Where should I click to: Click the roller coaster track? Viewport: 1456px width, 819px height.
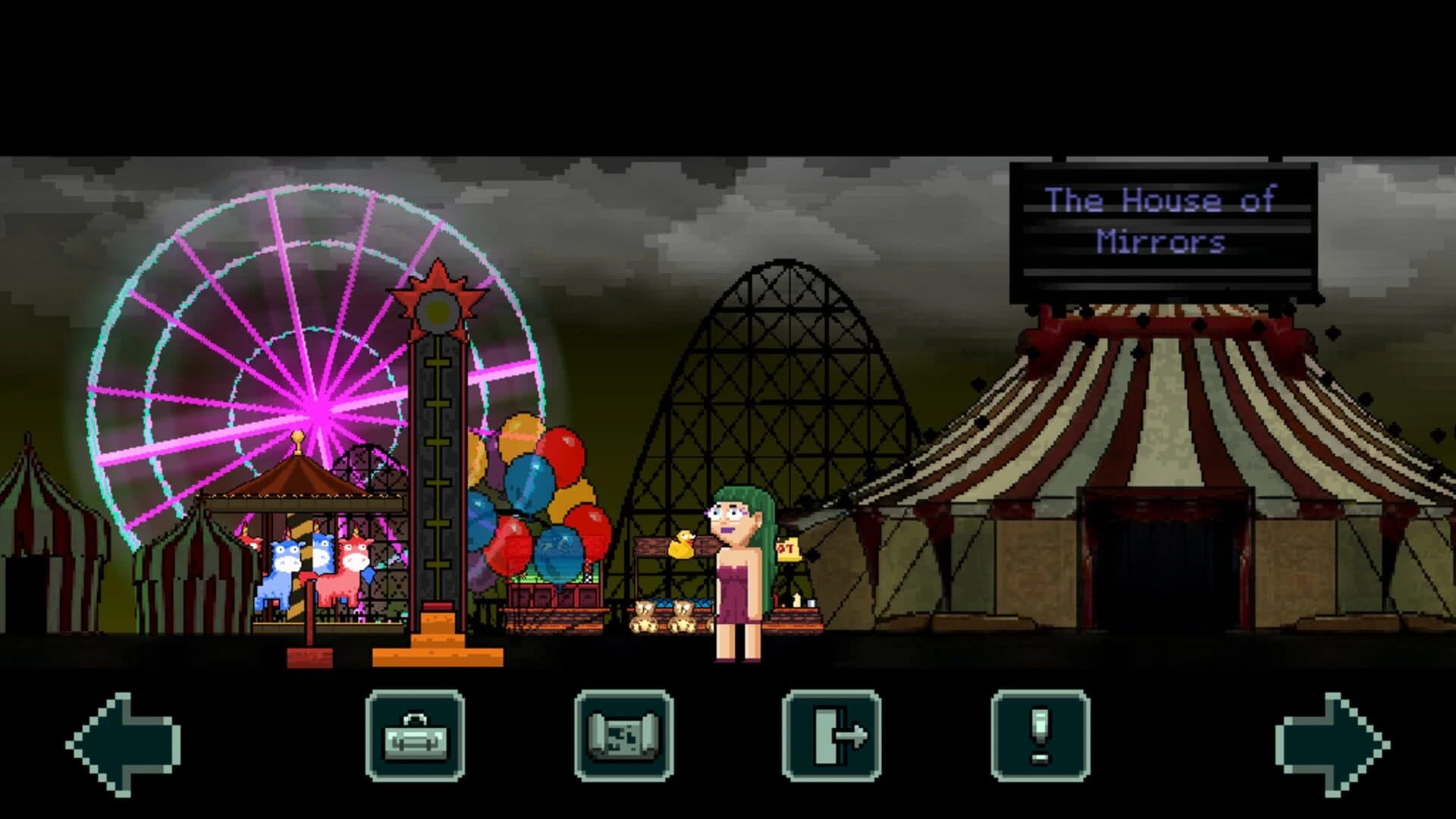(x=781, y=341)
